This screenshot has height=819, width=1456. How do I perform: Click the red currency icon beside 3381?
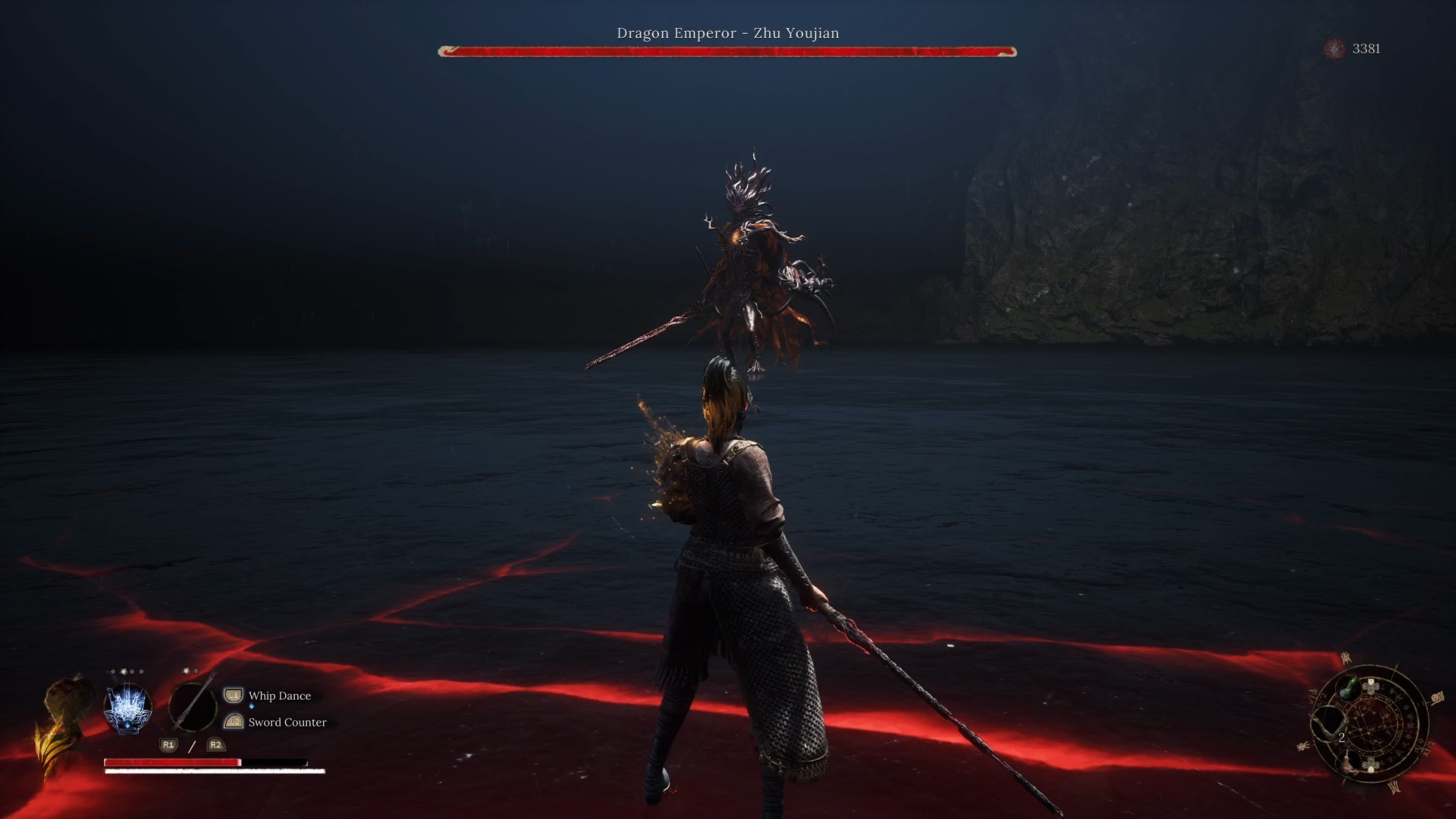click(x=1335, y=49)
